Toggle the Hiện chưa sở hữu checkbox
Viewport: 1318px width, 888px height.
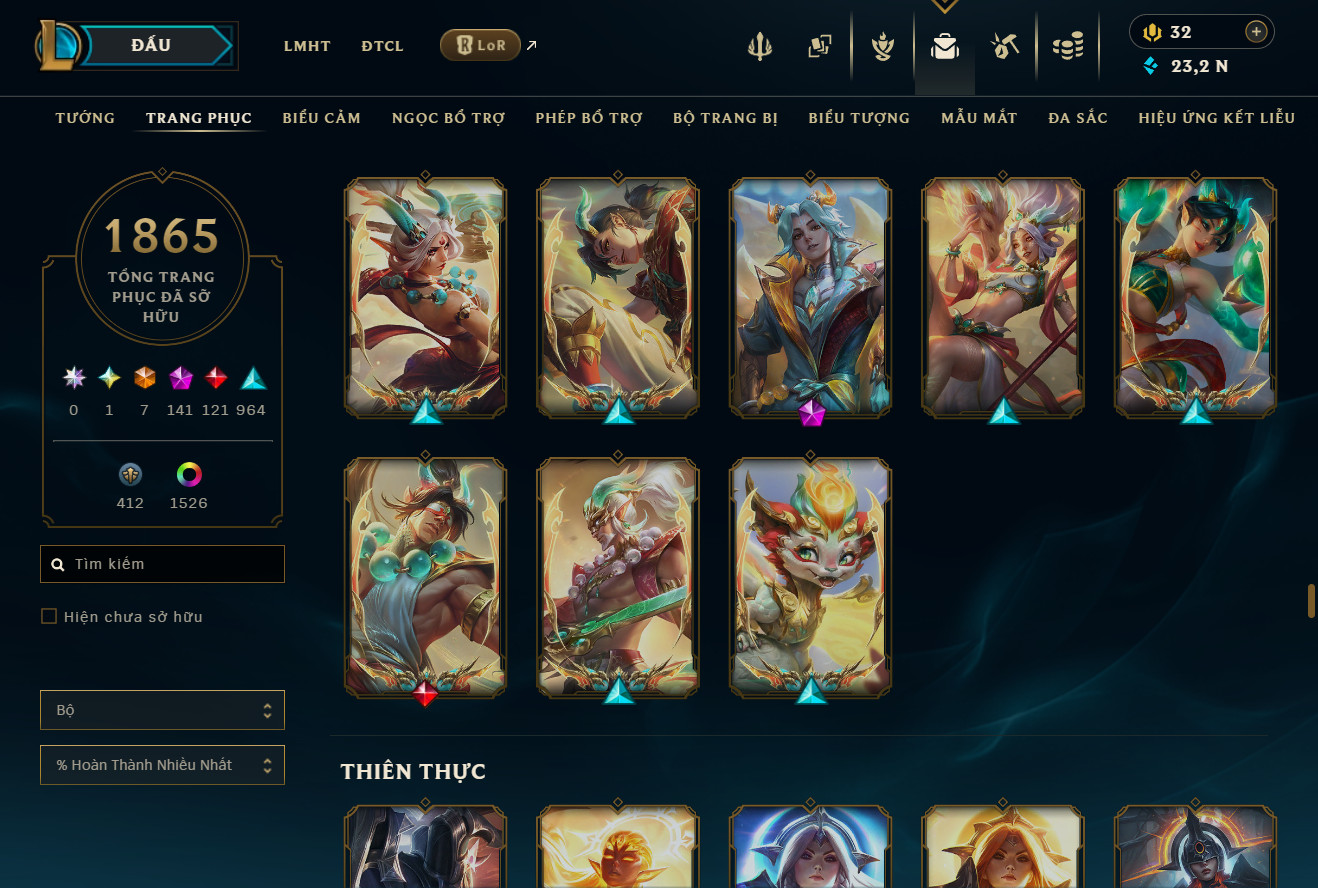pyautogui.click(x=49, y=616)
